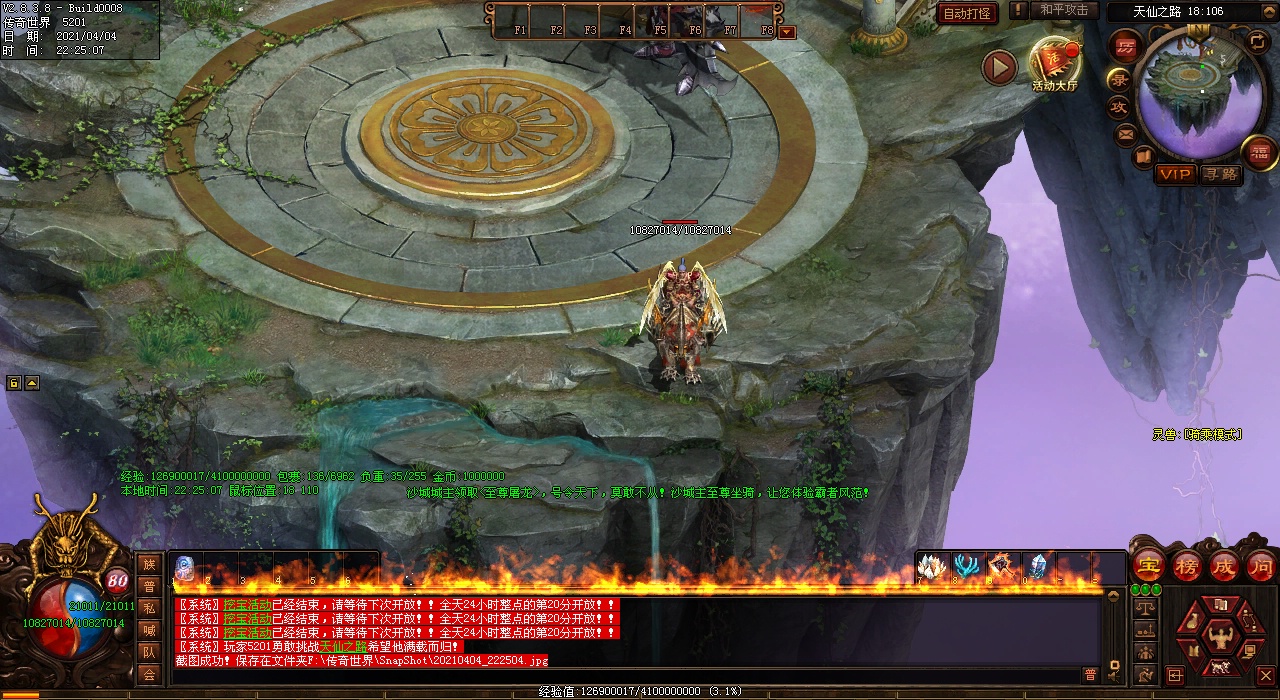Switch to the 族 clan chat channel
Viewport: 1280px width, 700px height.
pos(149,565)
